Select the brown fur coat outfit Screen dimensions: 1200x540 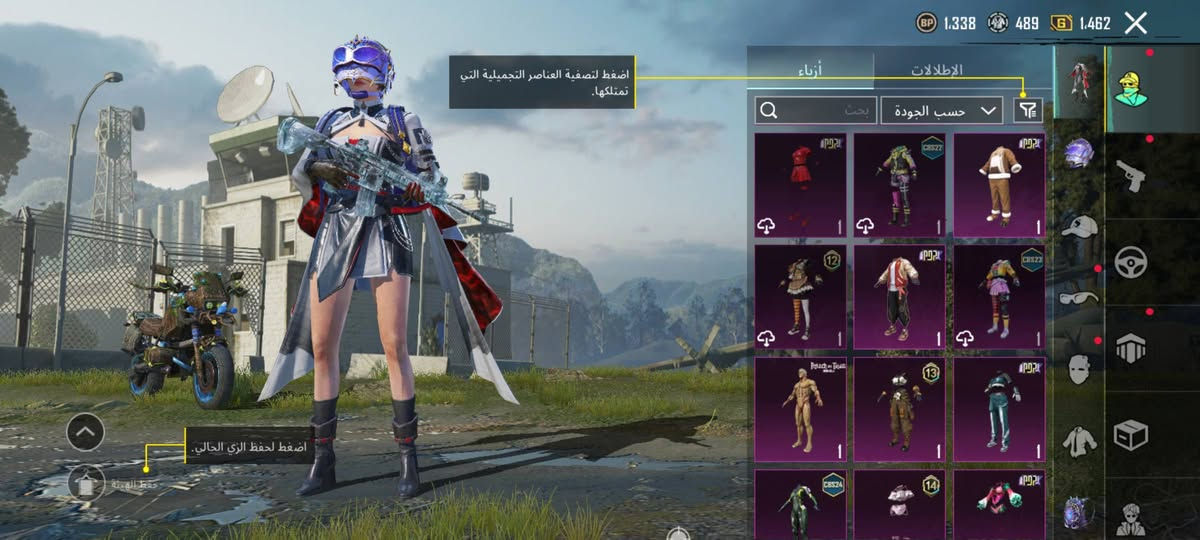(x=999, y=186)
